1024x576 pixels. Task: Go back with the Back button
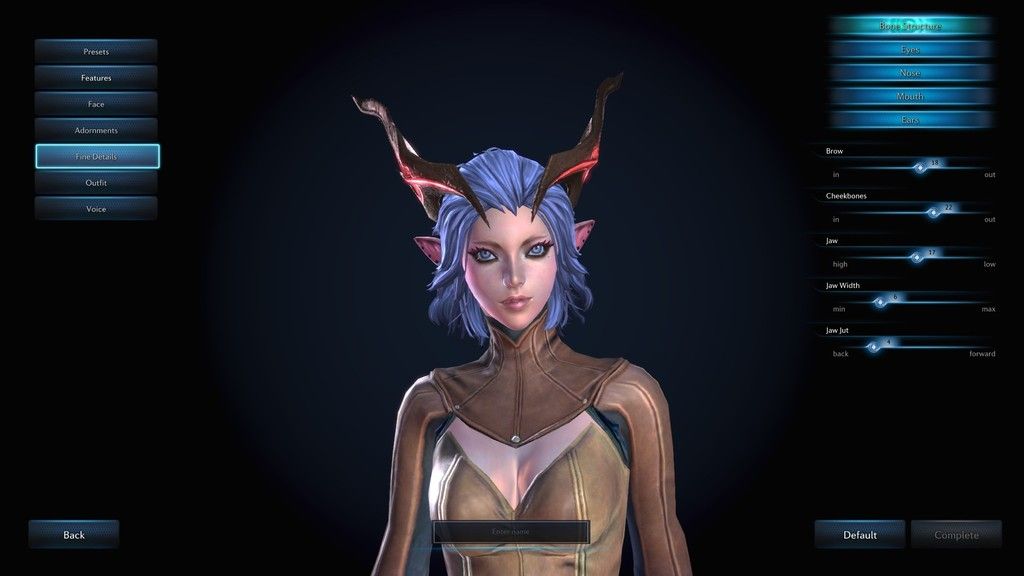point(74,535)
